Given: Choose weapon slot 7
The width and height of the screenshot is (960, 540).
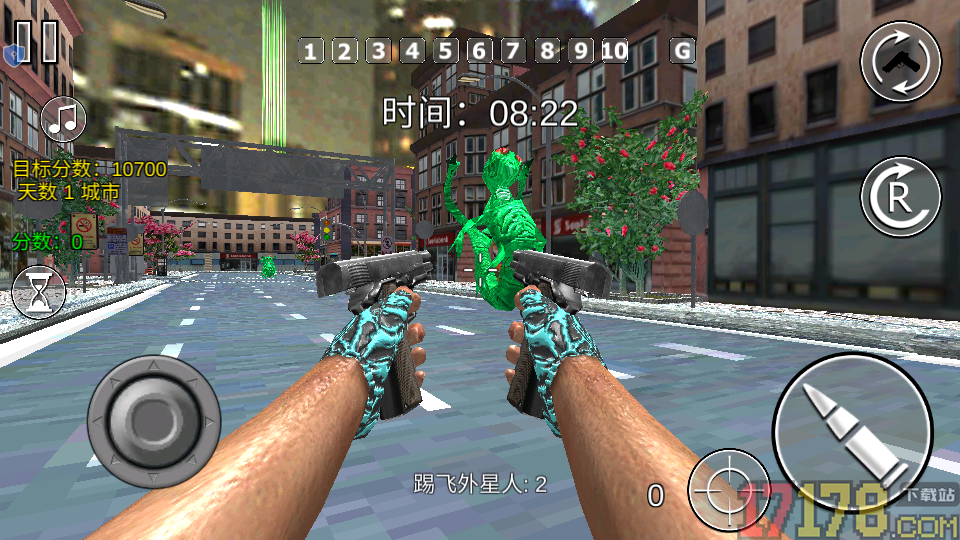Looking at the screenshot, I should tap(513, 51).
